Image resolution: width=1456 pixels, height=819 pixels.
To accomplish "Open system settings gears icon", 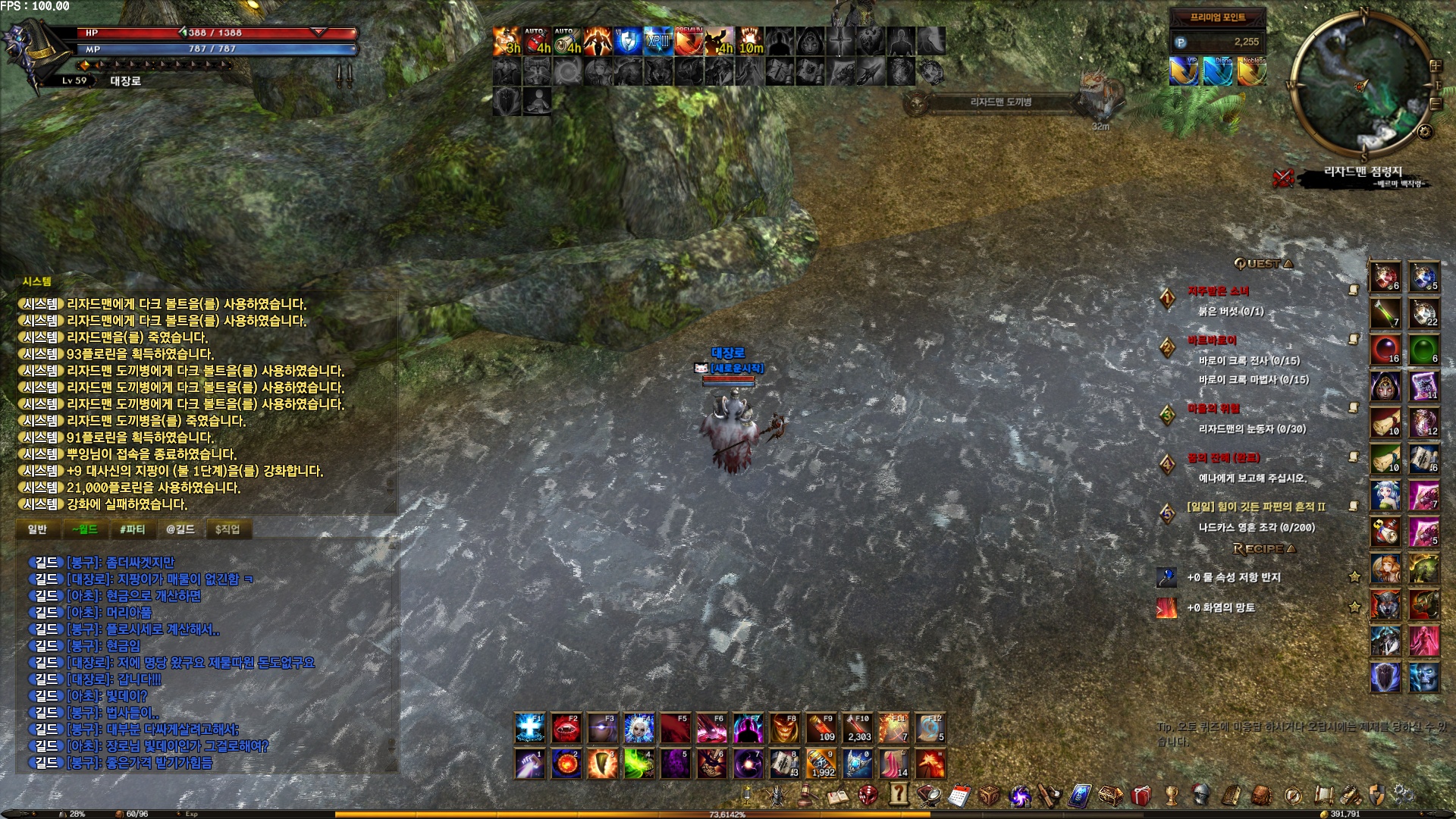I will [x=1403, y=795].
